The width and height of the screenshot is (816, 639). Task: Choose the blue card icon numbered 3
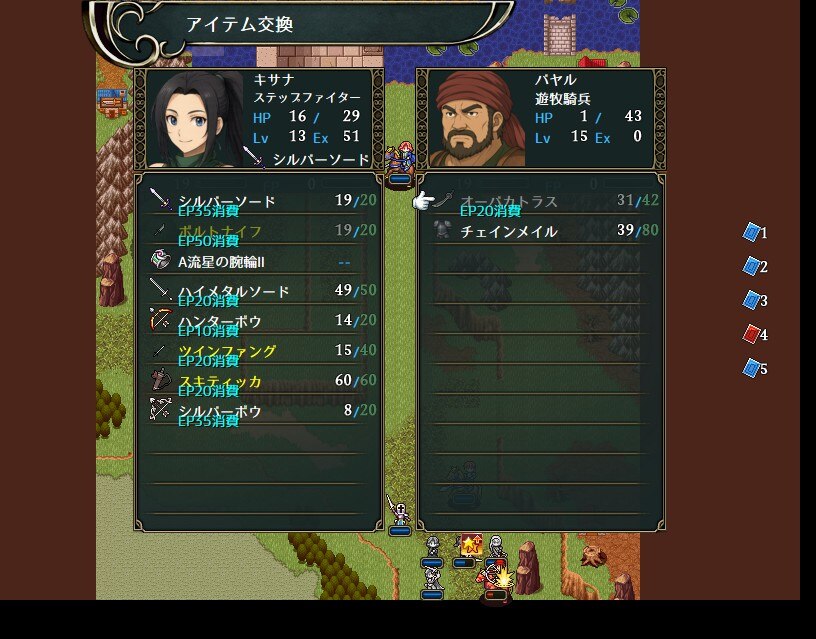coord(752,301)
